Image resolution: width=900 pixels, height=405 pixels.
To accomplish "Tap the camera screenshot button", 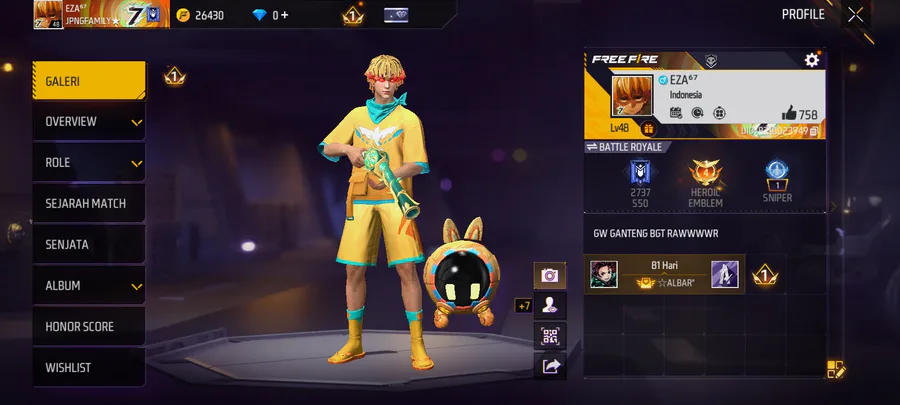I will [549, 275].
